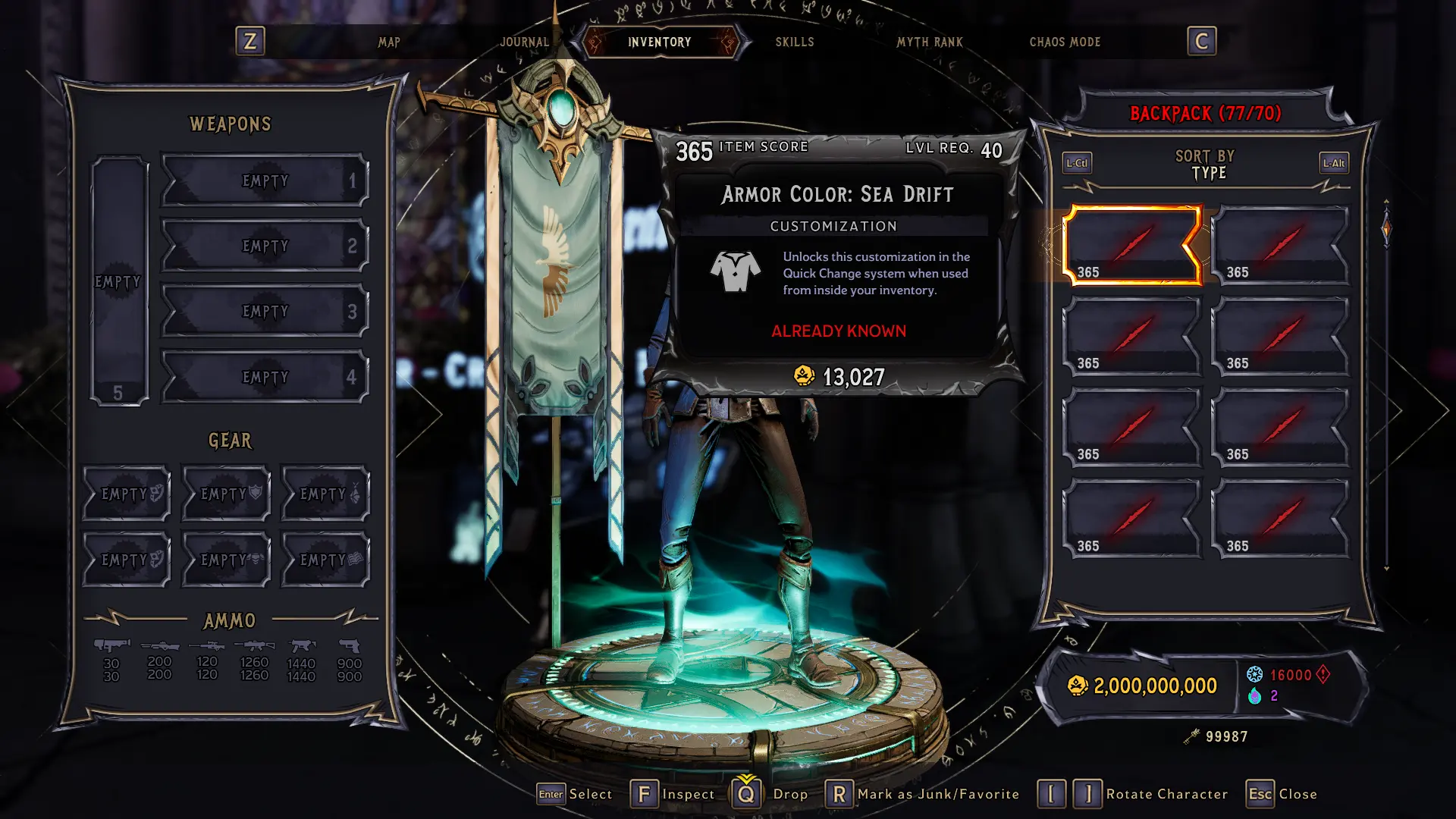Select the tall weapon slot numbered 5
1456x819 pixels.
coord(119,281)
